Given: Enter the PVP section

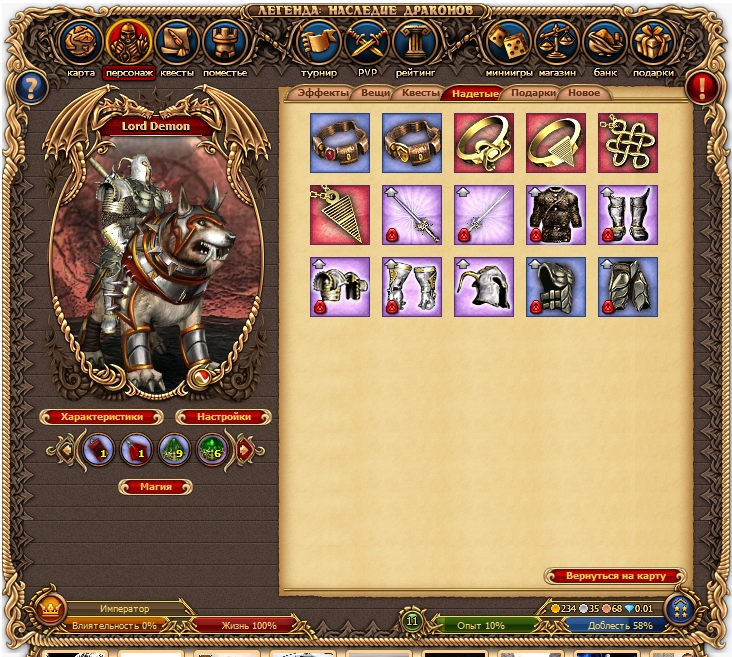Looking at the screenshot, I should tap(366, 44).
